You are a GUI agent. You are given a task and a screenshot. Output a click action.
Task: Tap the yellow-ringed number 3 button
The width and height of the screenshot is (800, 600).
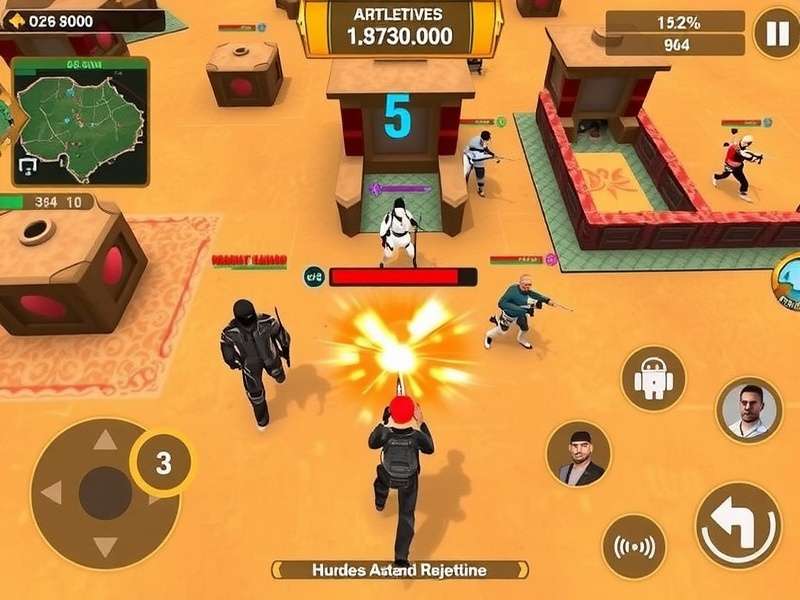(x=162, y=463)
